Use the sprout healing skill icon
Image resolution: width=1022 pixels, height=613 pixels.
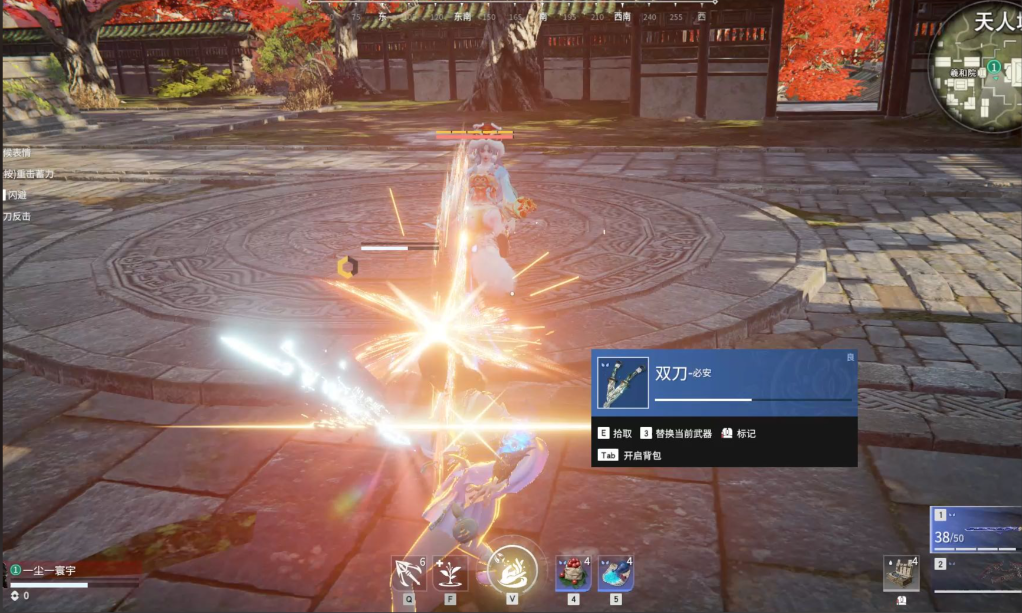pos(450,574)
